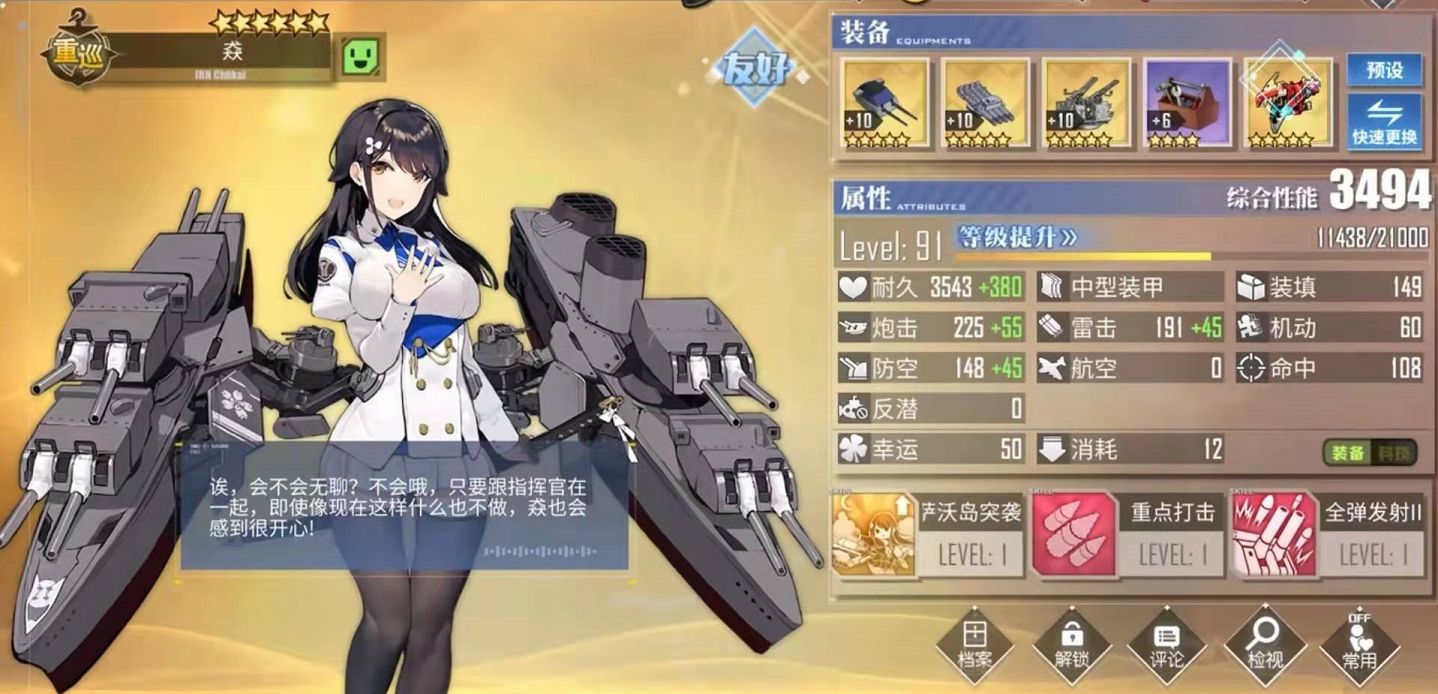
Task: Select the torpedo launcher equipment slot
Action: [x=985, y=104]
